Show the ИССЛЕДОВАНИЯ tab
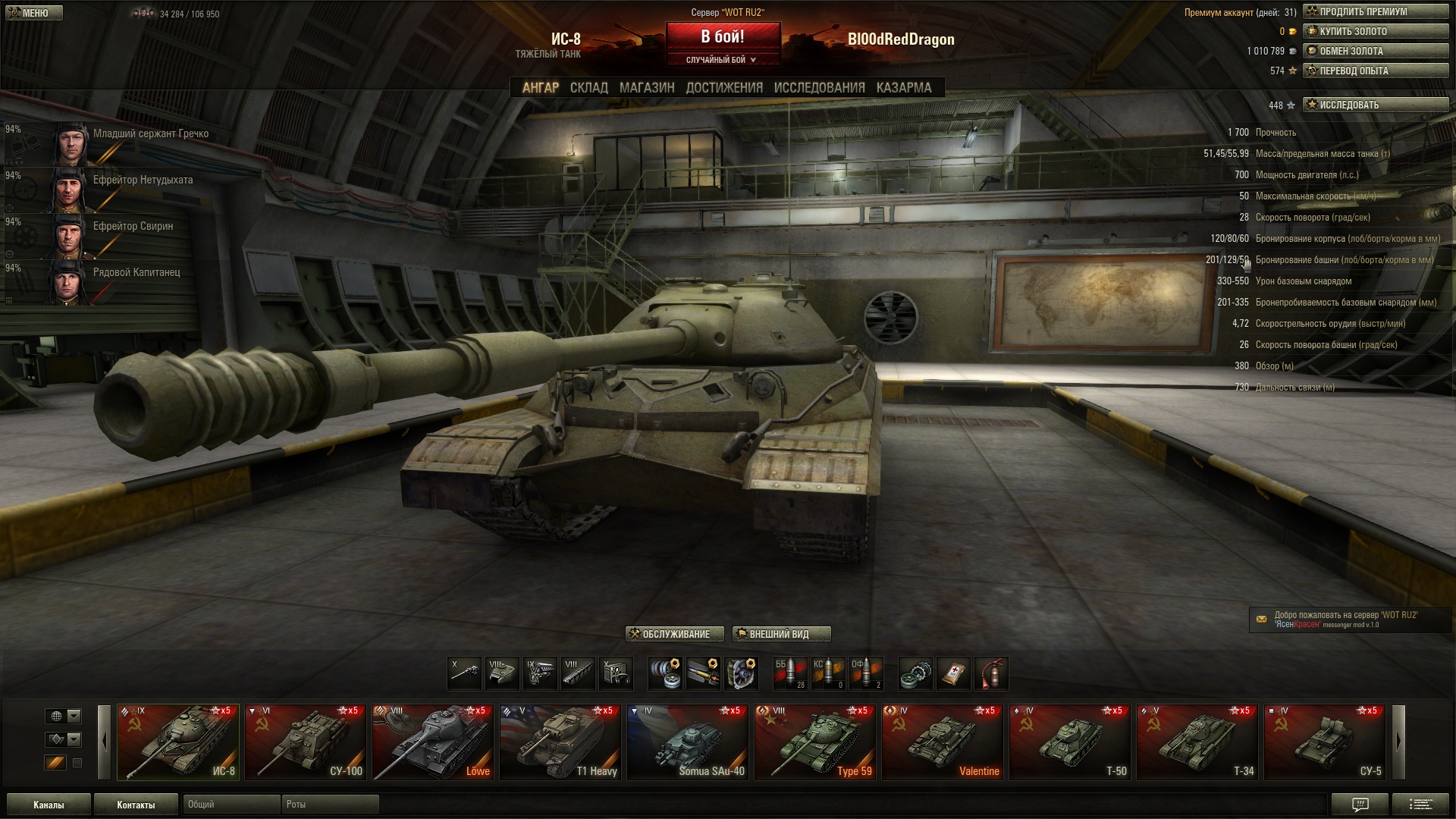This screenshot has height=819, width=1456. pyautogui.click(x=819, y=88)
